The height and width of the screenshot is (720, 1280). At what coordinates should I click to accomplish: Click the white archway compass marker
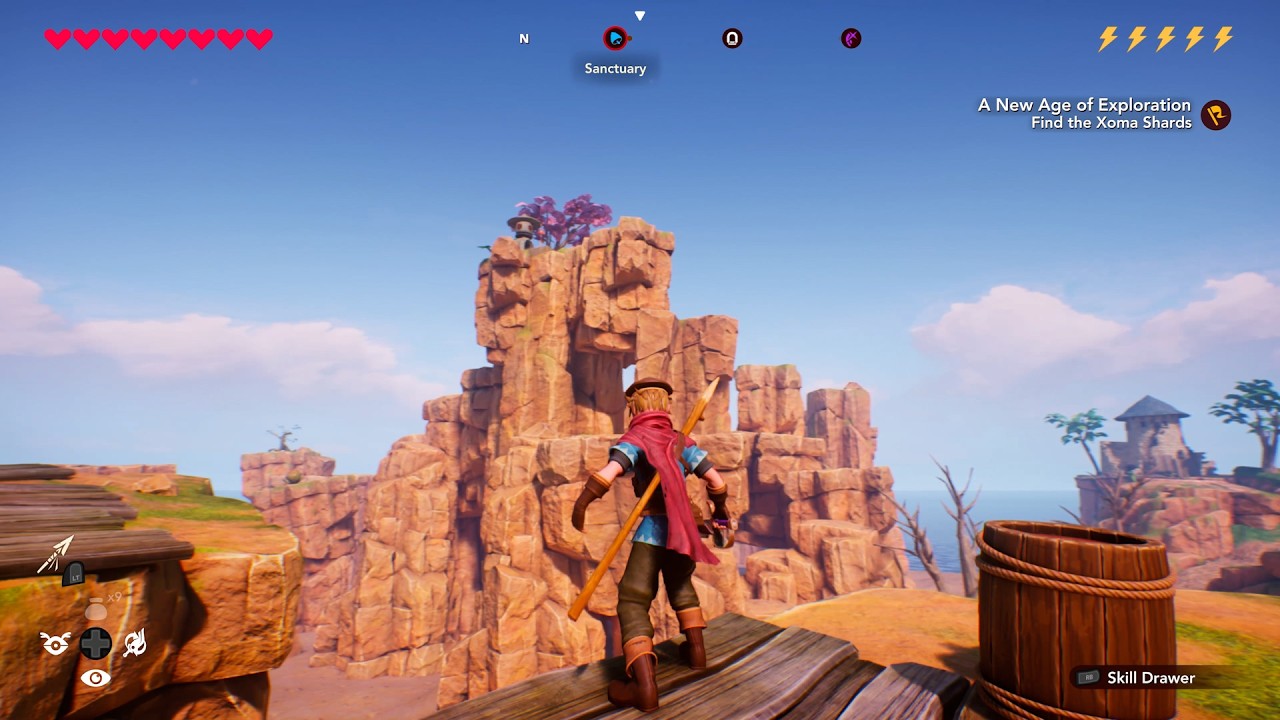732,39
